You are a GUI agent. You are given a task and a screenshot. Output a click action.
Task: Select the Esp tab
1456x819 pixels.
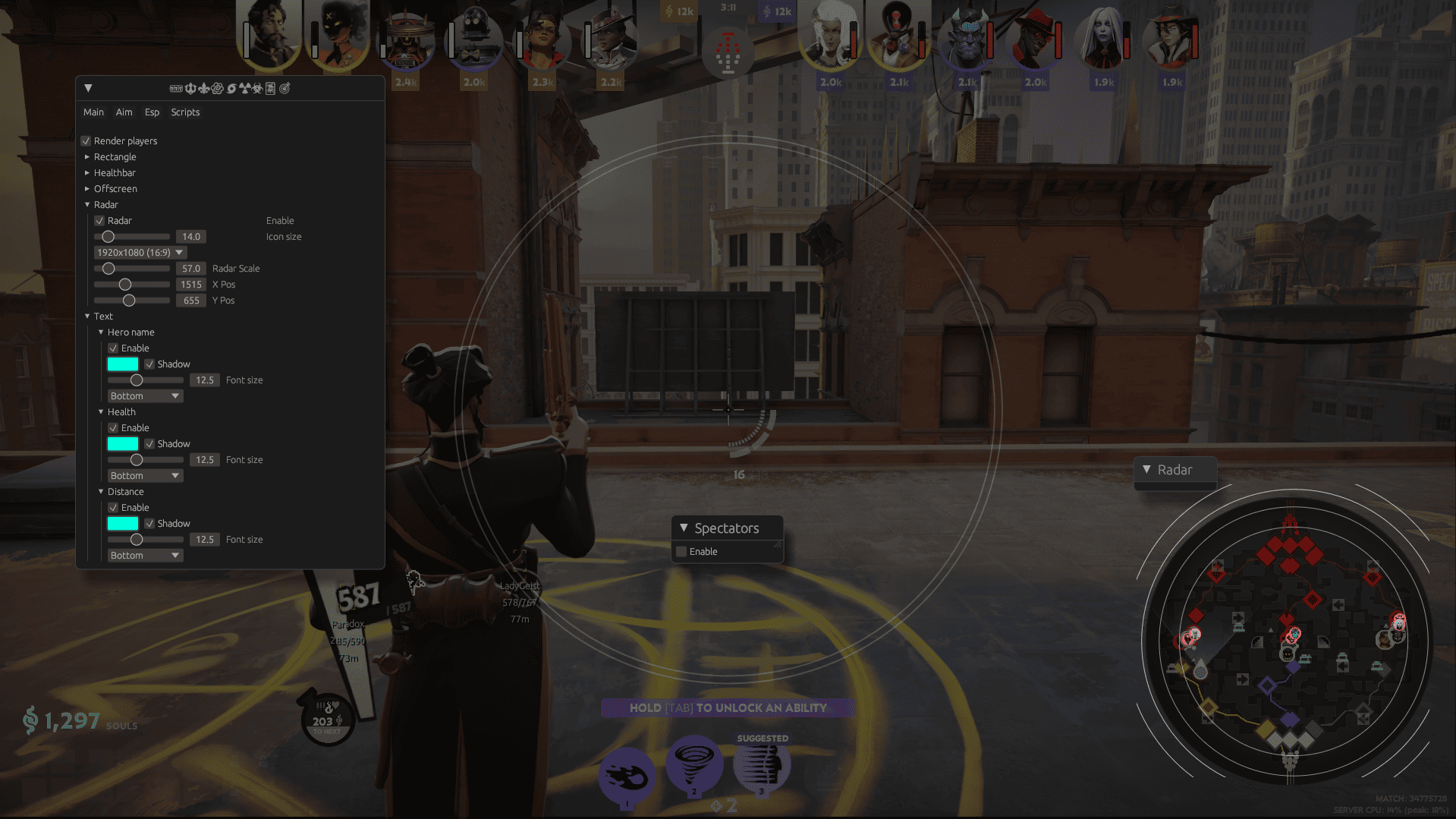(x=152, y=112)
